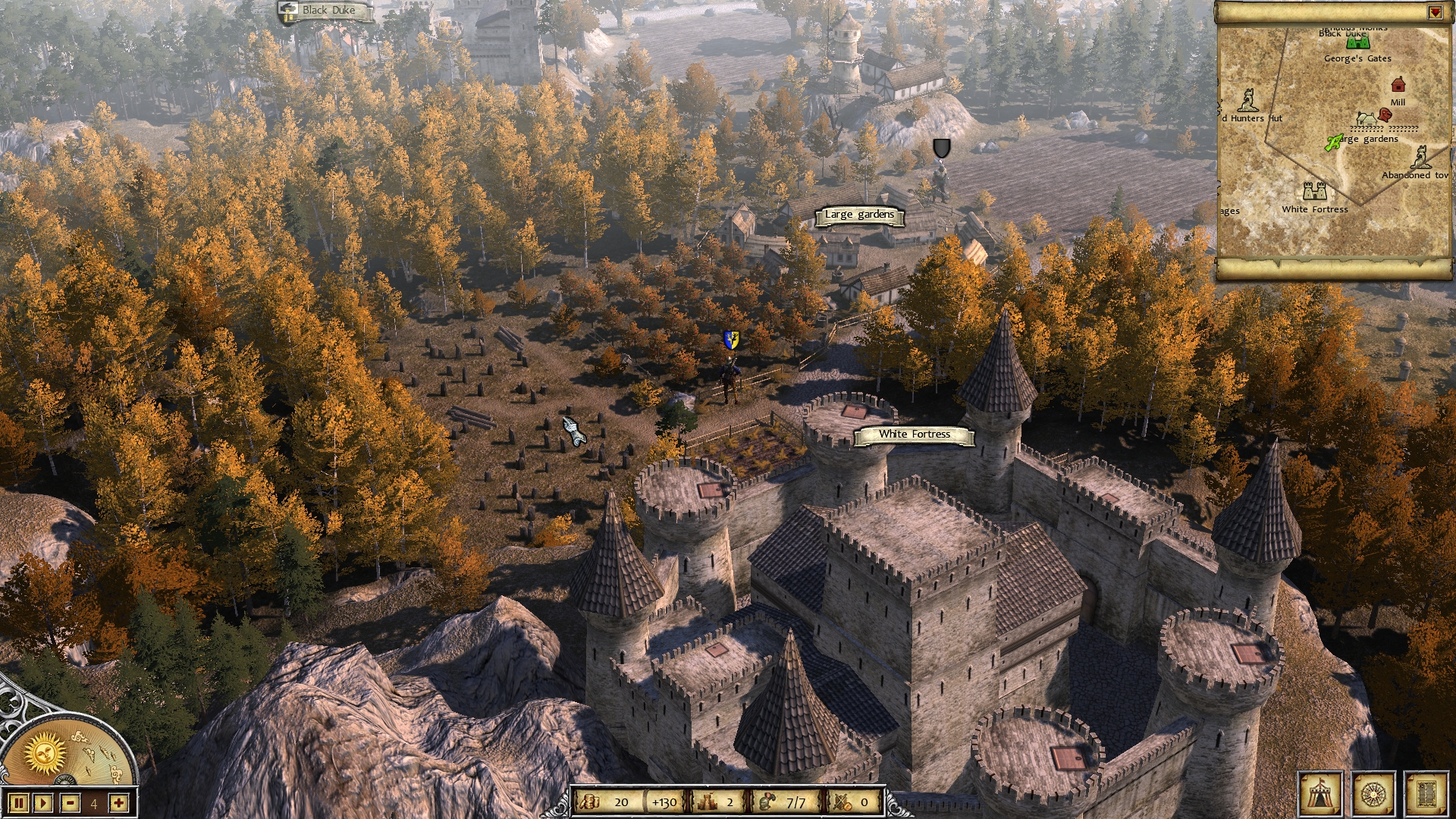
Task: Click the White Fortress nameplate over the castle
Action: coord(914,434)
